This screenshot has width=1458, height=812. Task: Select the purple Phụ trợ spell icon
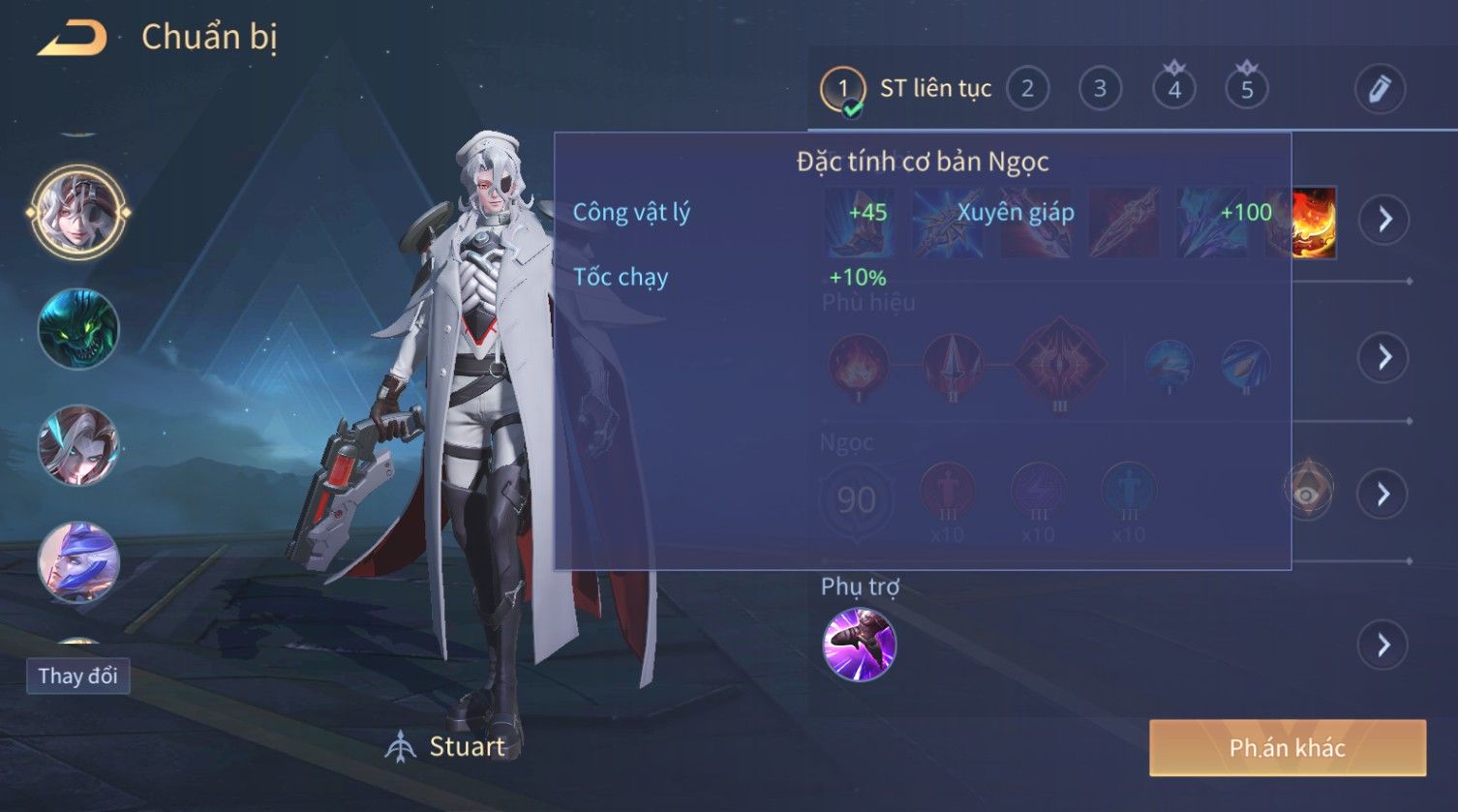point(859,645)
